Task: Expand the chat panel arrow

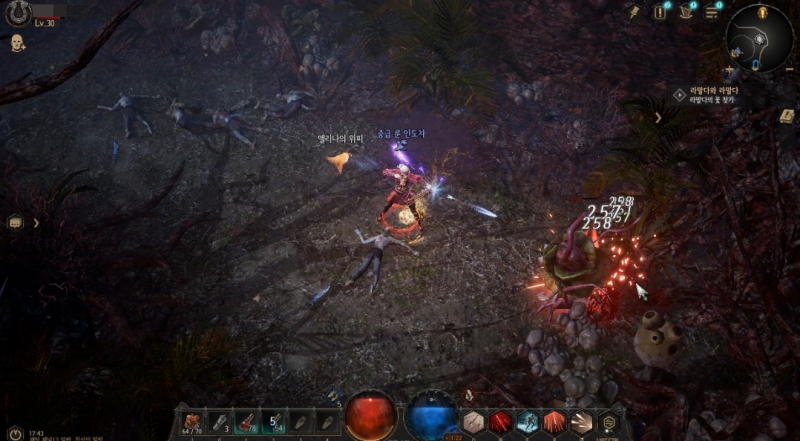Action: (36, 222)
